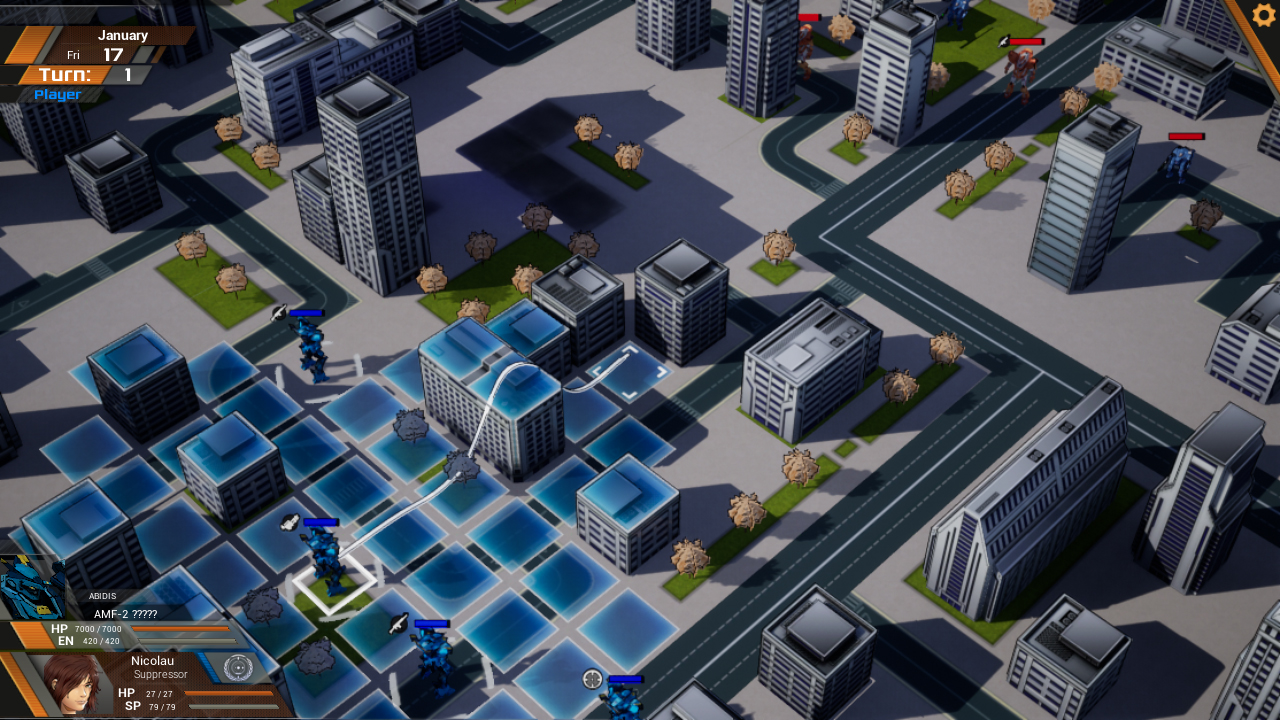1280x720 pixels.
Task: Click the rifle icon above the selected ABIDIS mech
Action: (x=288, y=521)
